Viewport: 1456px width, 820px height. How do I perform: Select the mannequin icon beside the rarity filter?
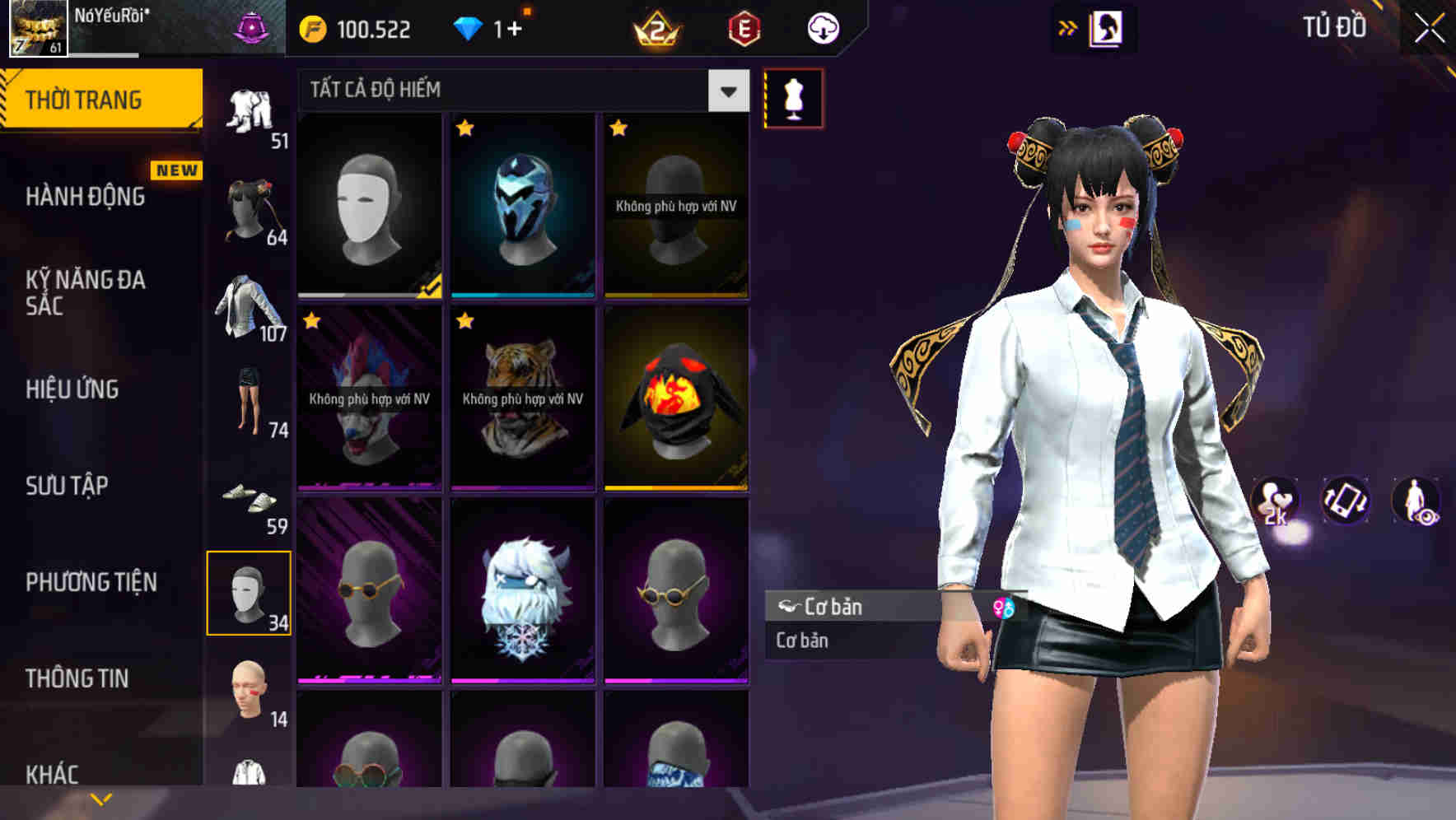point(793,98)
